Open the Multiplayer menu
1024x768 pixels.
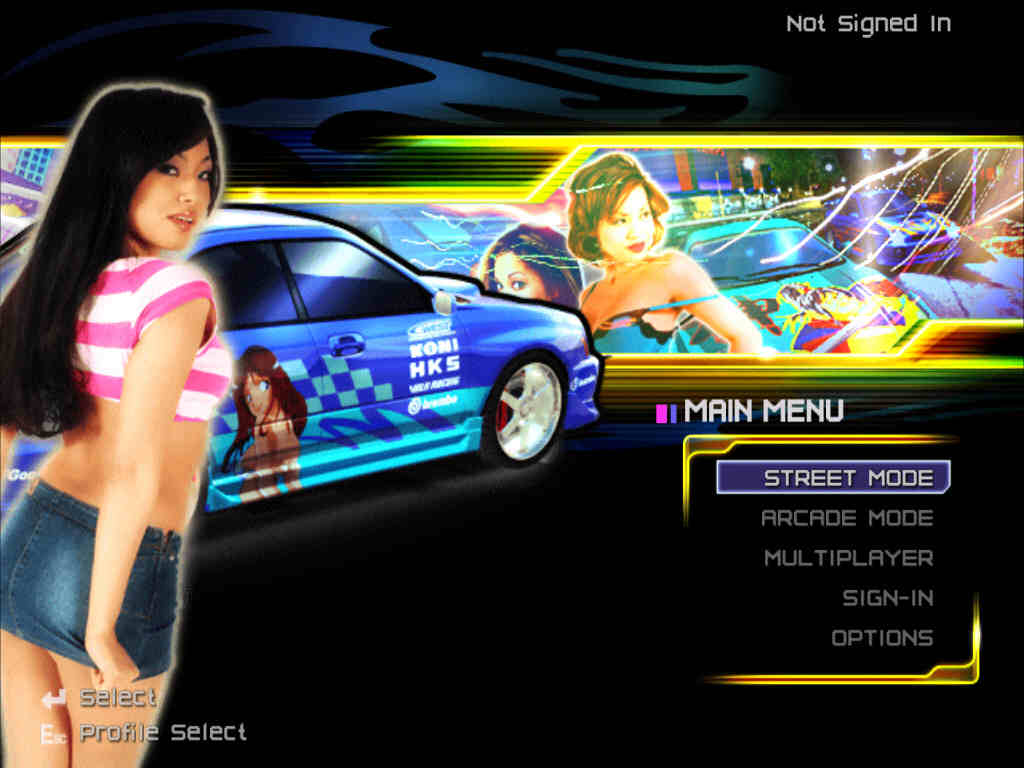[x=848, y=558]
